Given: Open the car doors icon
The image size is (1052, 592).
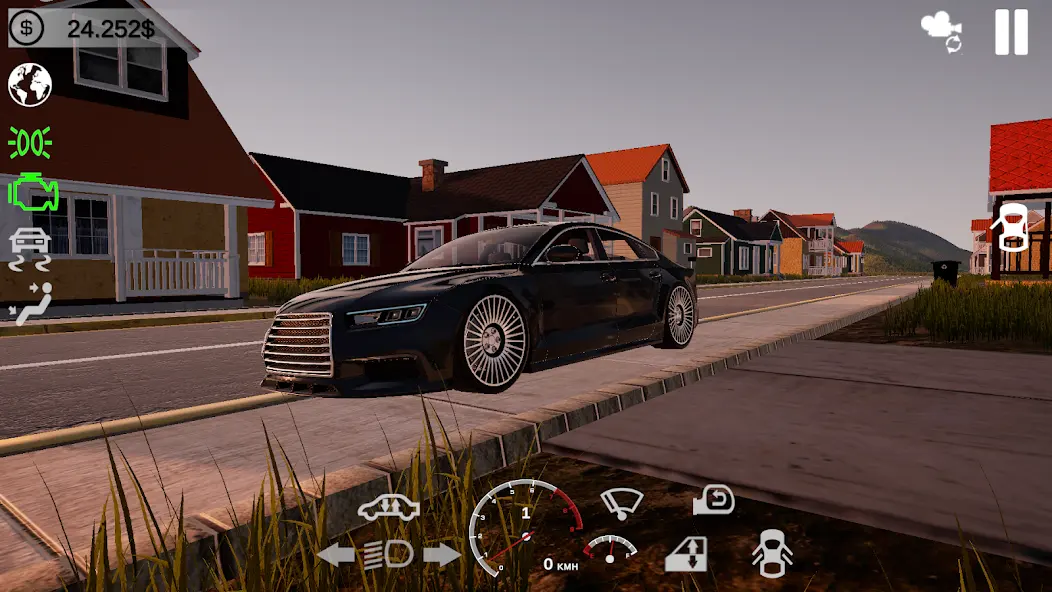Looking at the screenshot, I should tap(772, 553).
